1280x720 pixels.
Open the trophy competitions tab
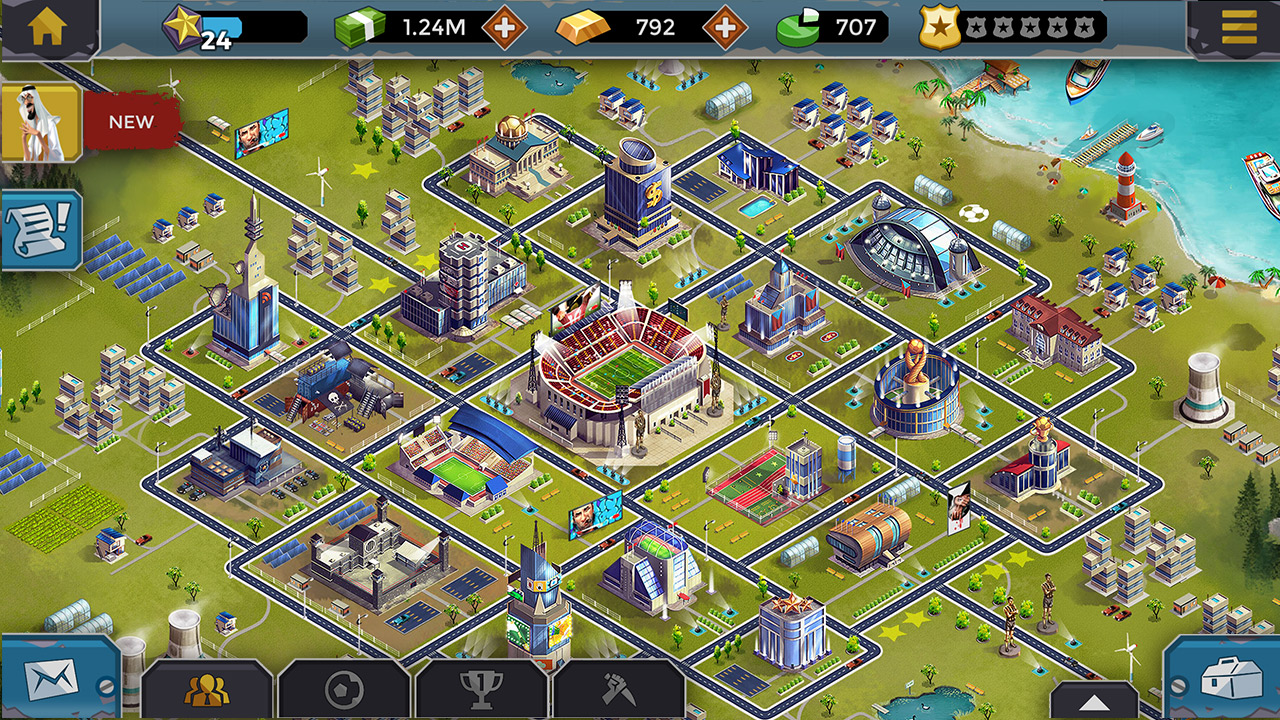point(481,689)
